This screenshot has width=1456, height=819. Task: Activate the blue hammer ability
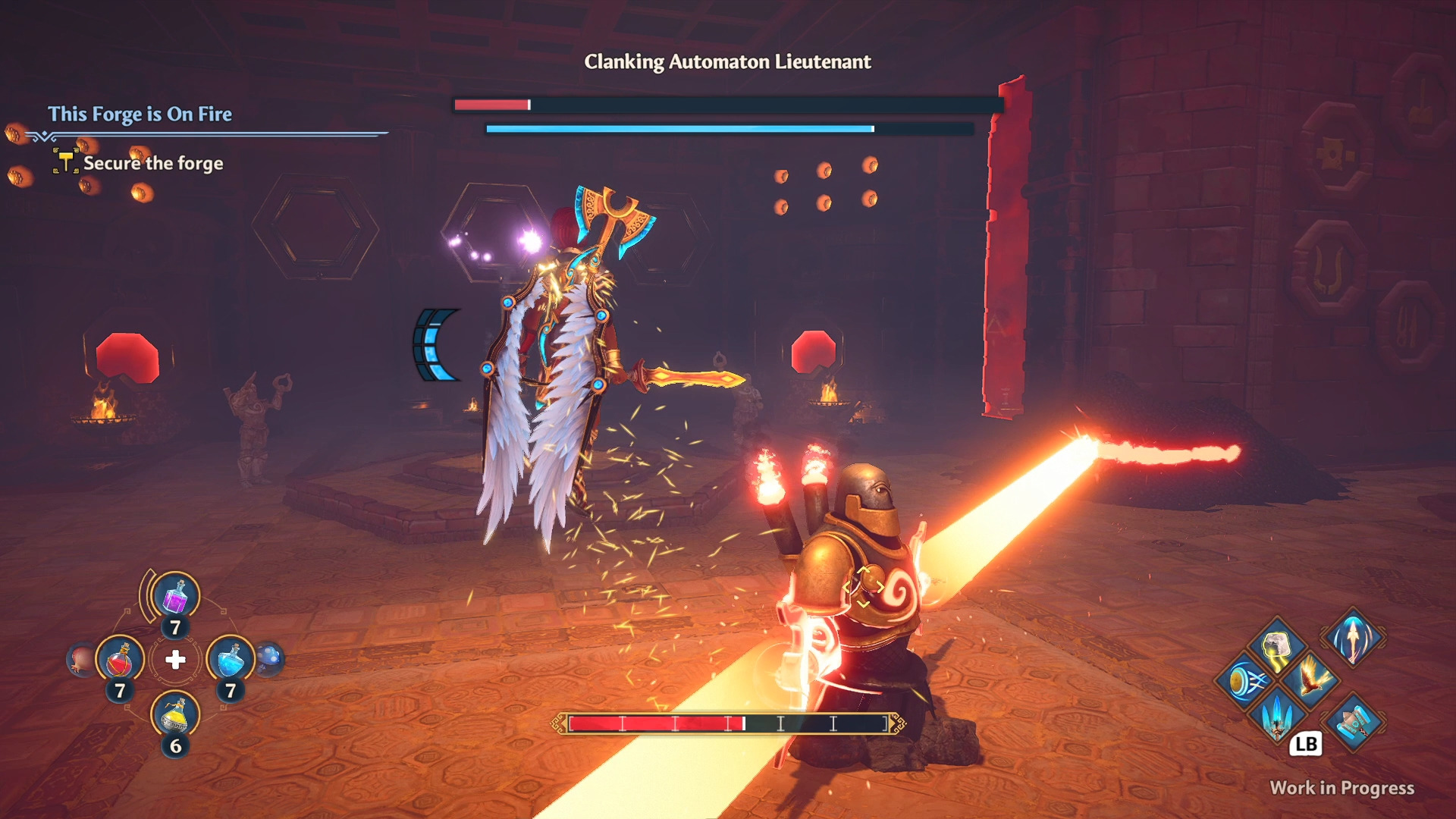(1354, 722)
